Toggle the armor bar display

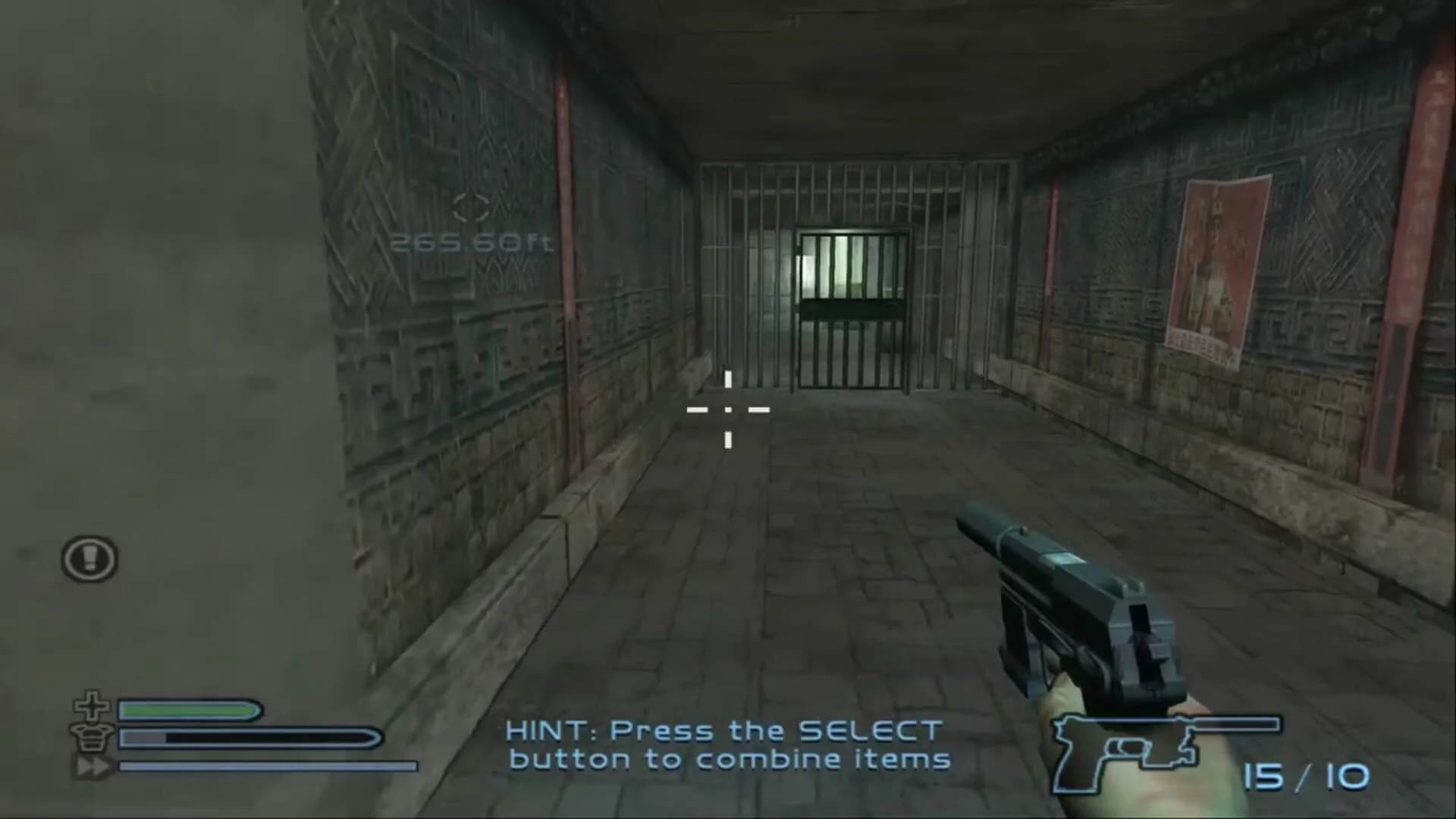[x=250, y=736]
